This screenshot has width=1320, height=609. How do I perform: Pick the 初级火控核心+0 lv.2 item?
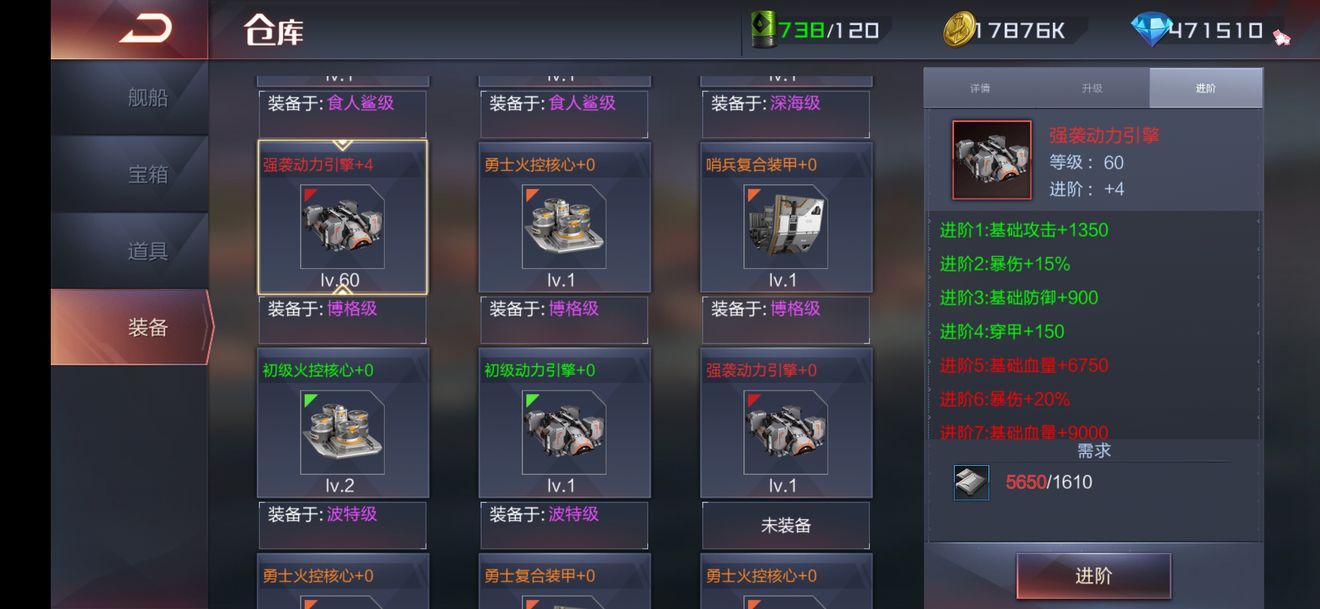point(342,423)
